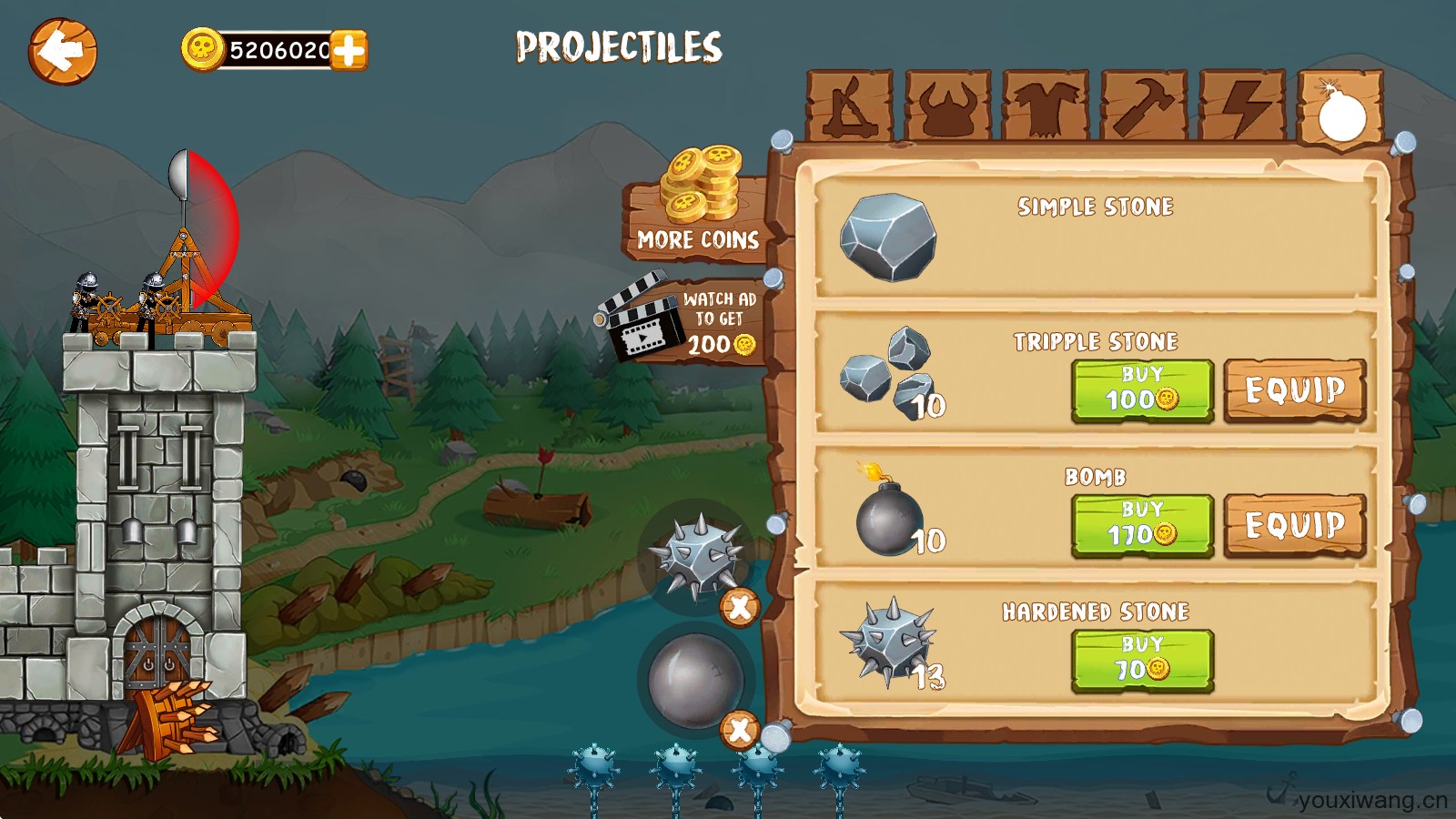The width and height of the screenshot is (1456, 819).
Task: Select the armor shirt tab
Action: [1046, 106]
